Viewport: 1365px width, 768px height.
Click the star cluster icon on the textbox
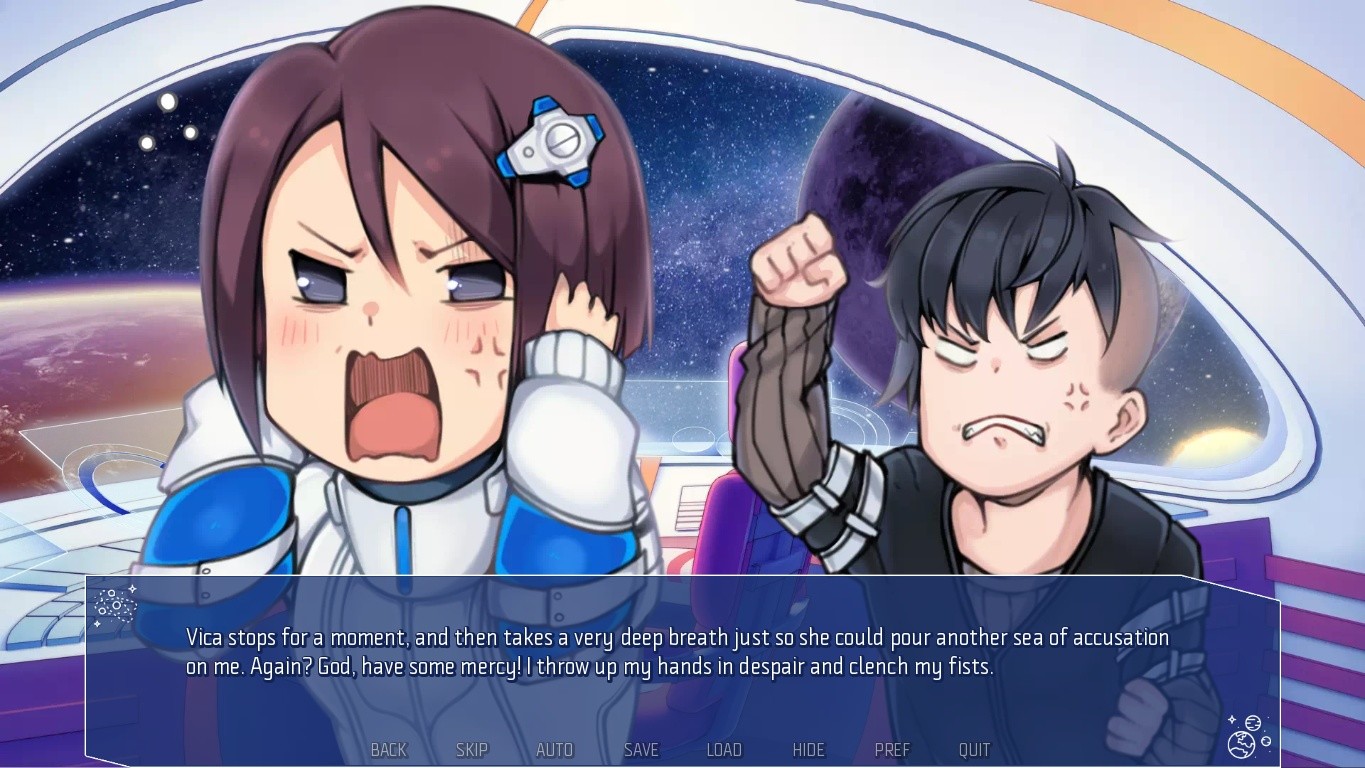point(114,606)
